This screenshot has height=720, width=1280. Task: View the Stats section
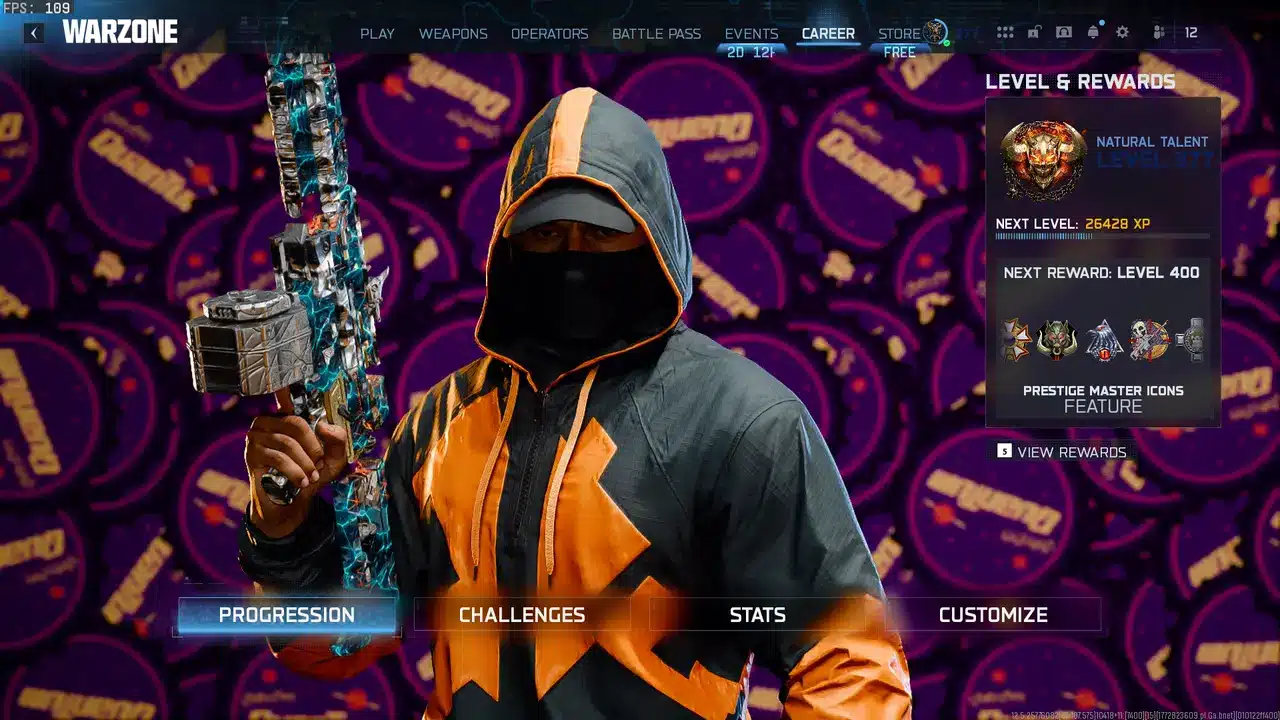[757, 615]
